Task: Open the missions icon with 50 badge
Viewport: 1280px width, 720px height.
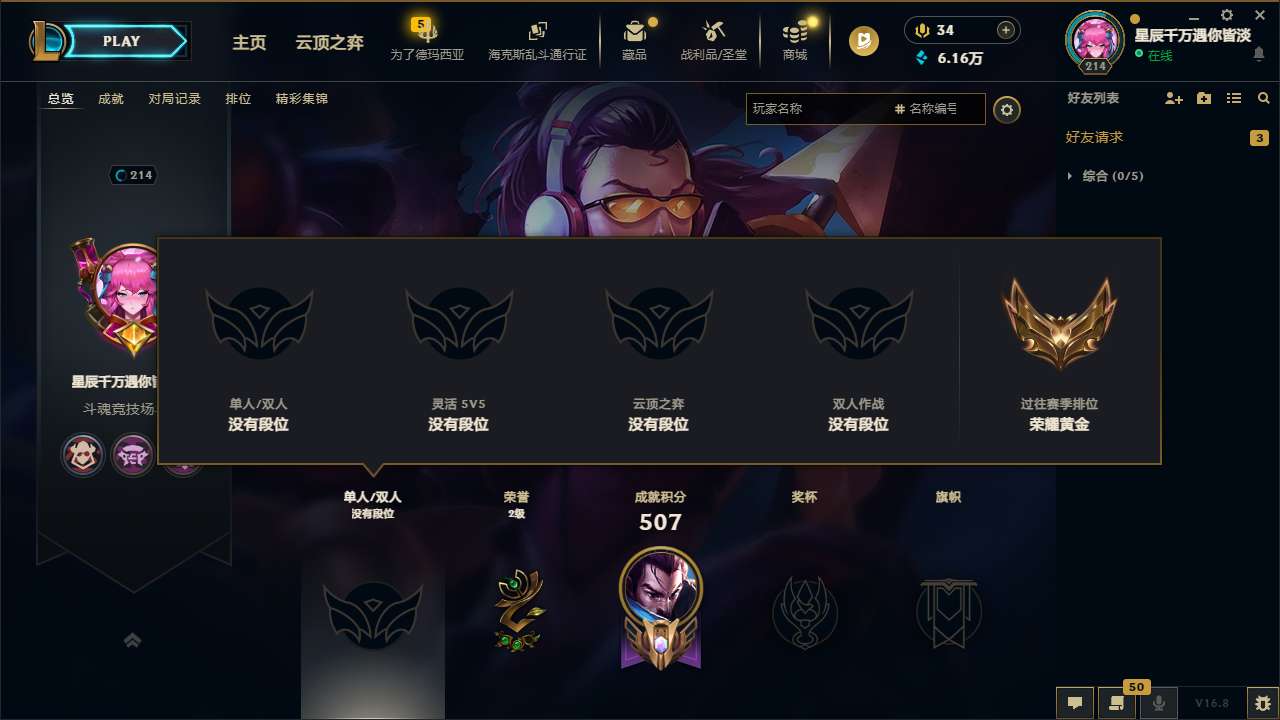Action: (x=1115, y=703)
